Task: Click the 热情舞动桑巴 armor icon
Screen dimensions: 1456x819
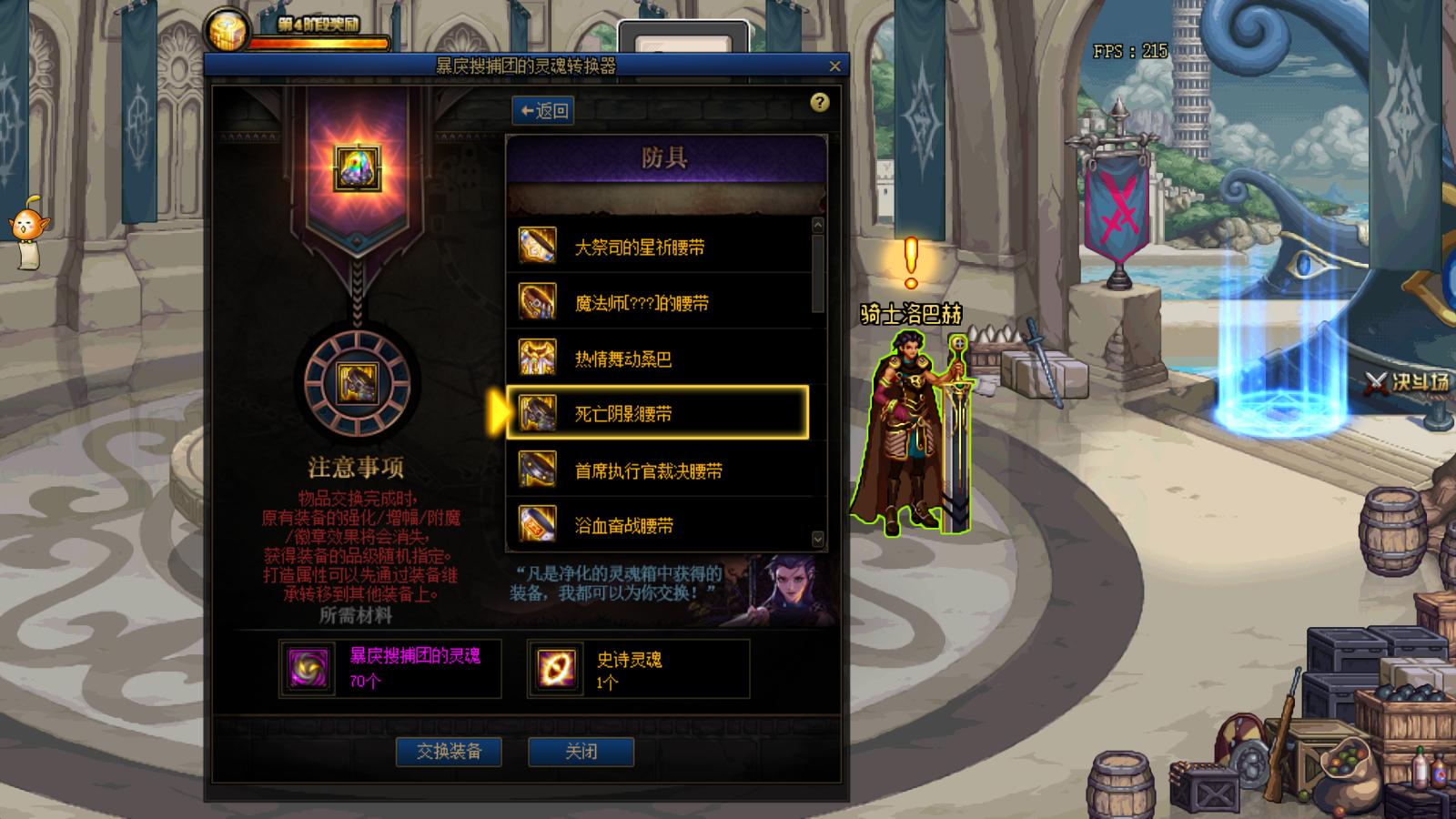Action: tap(538, 356)
